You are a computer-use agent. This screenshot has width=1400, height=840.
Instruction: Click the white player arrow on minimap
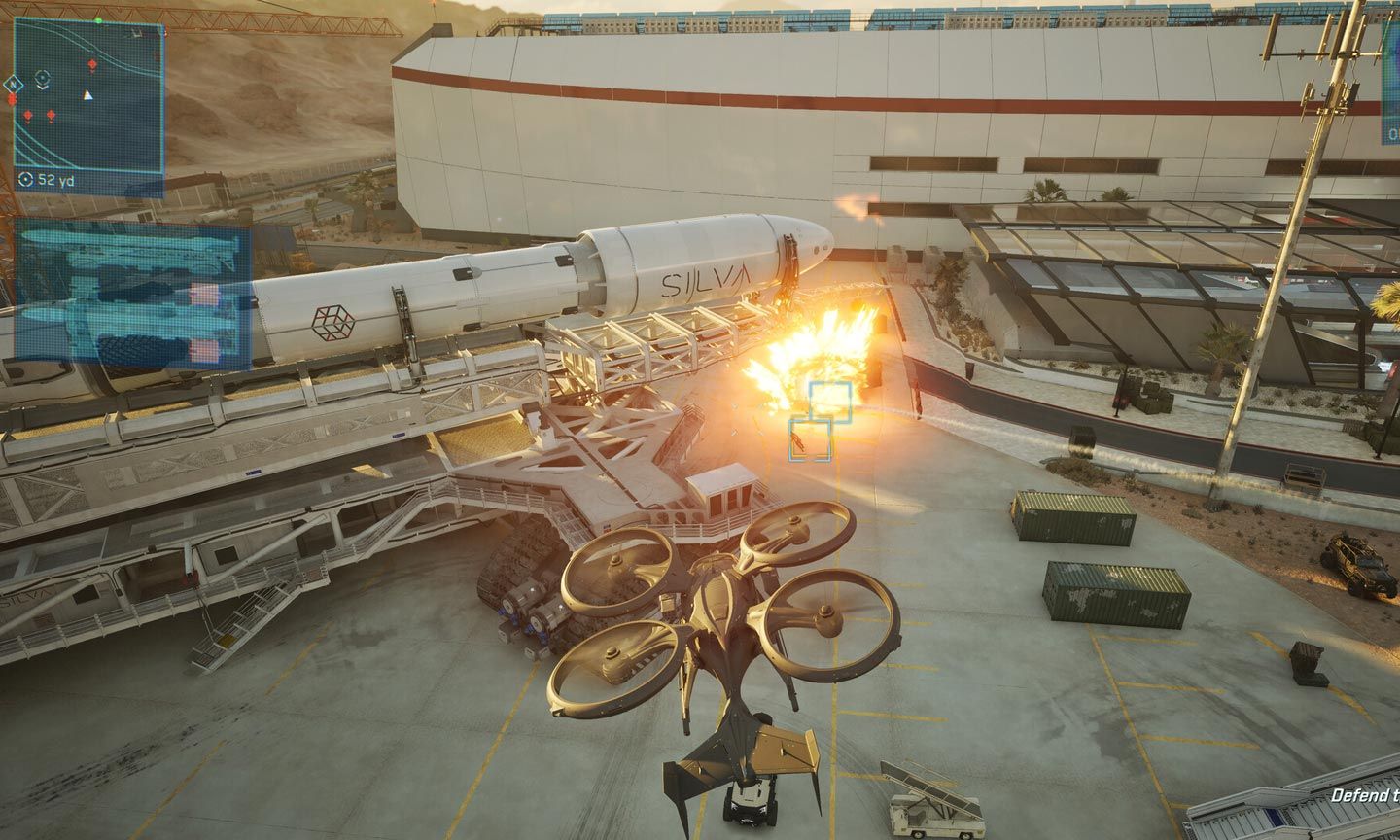point(88,95)
